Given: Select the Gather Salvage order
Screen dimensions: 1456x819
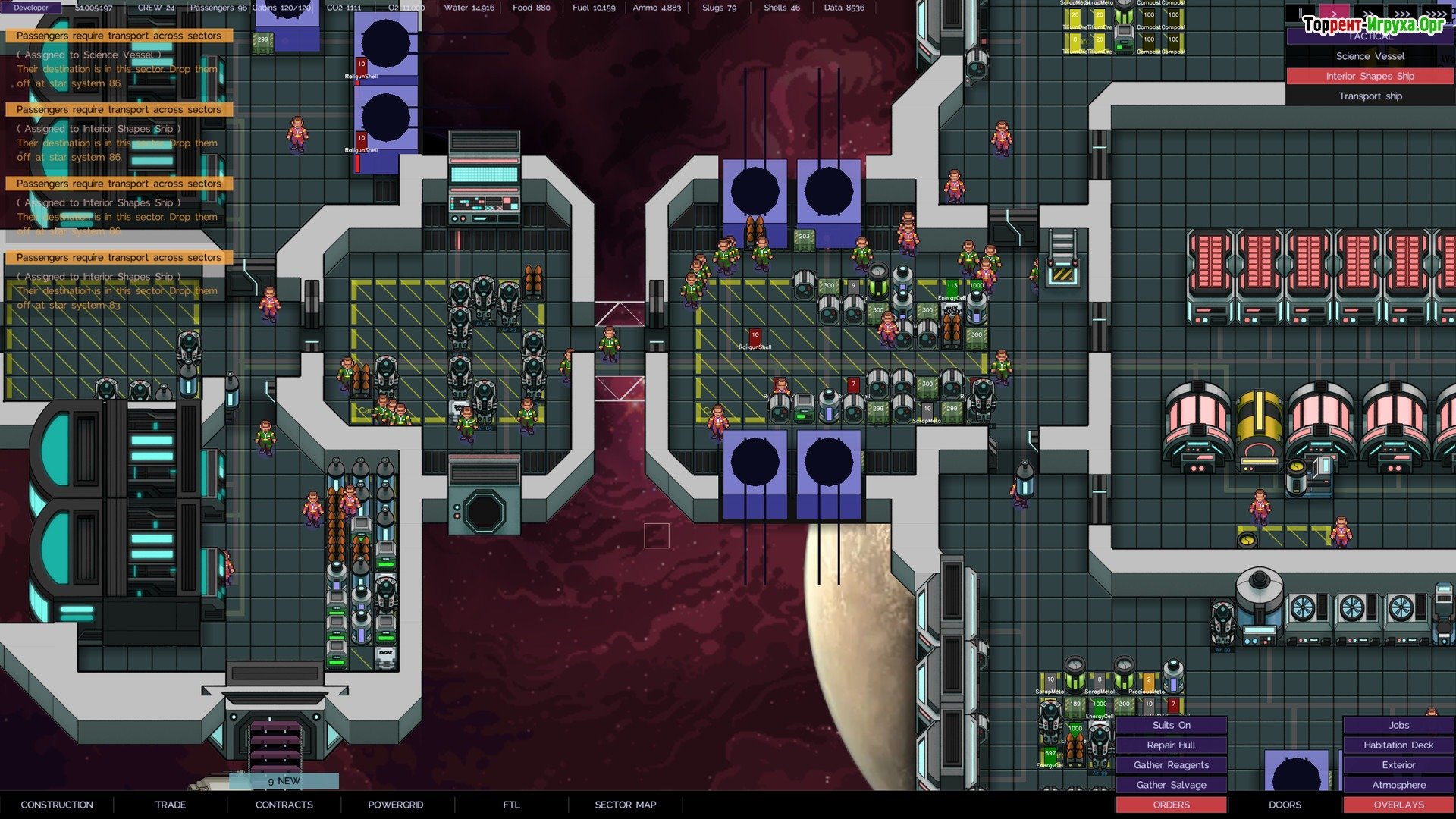Looking at the screenshot, I should pos(1172,785).
